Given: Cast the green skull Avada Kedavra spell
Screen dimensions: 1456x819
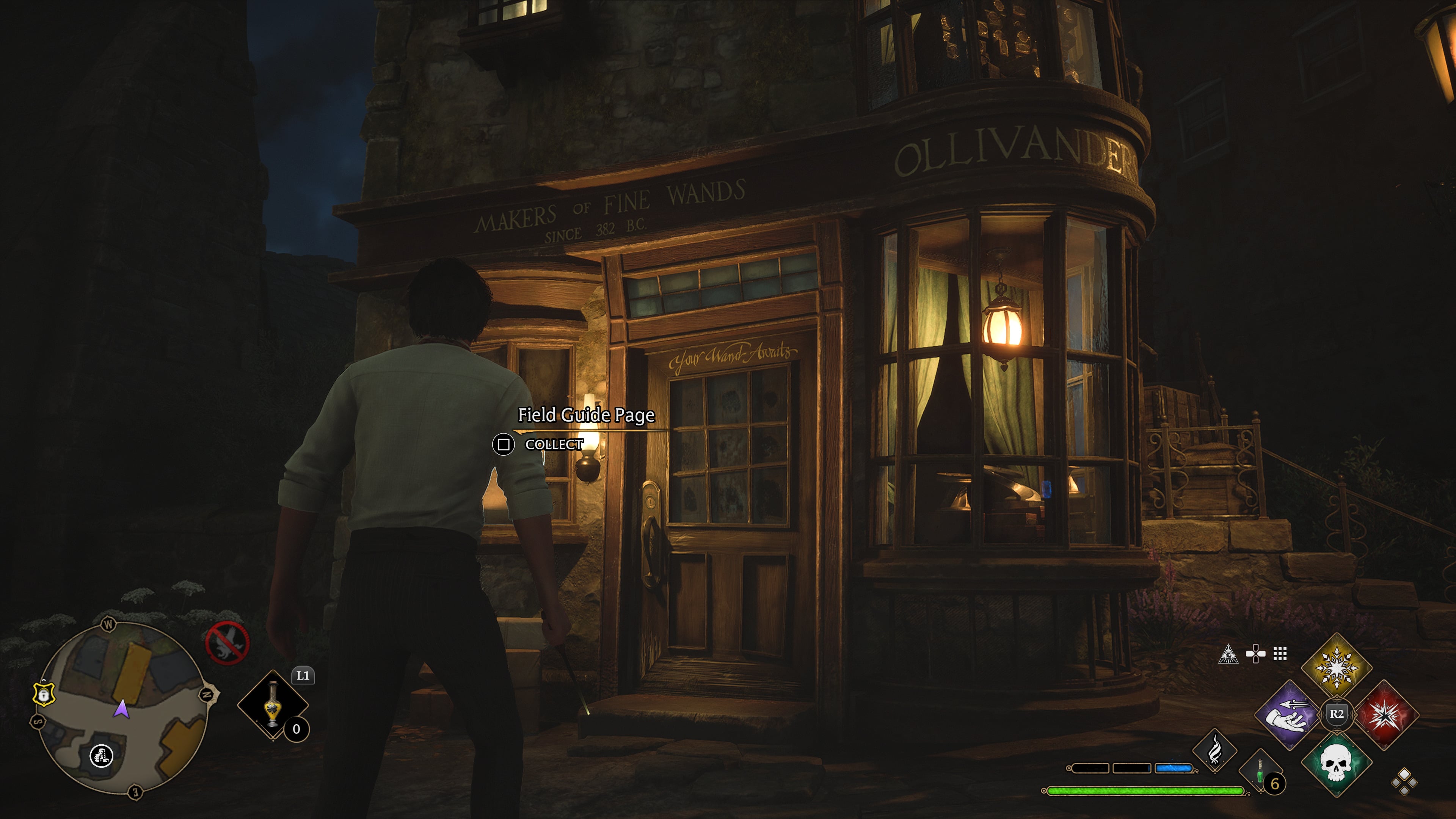Looking at the screenshot, I should [1336, 763].
